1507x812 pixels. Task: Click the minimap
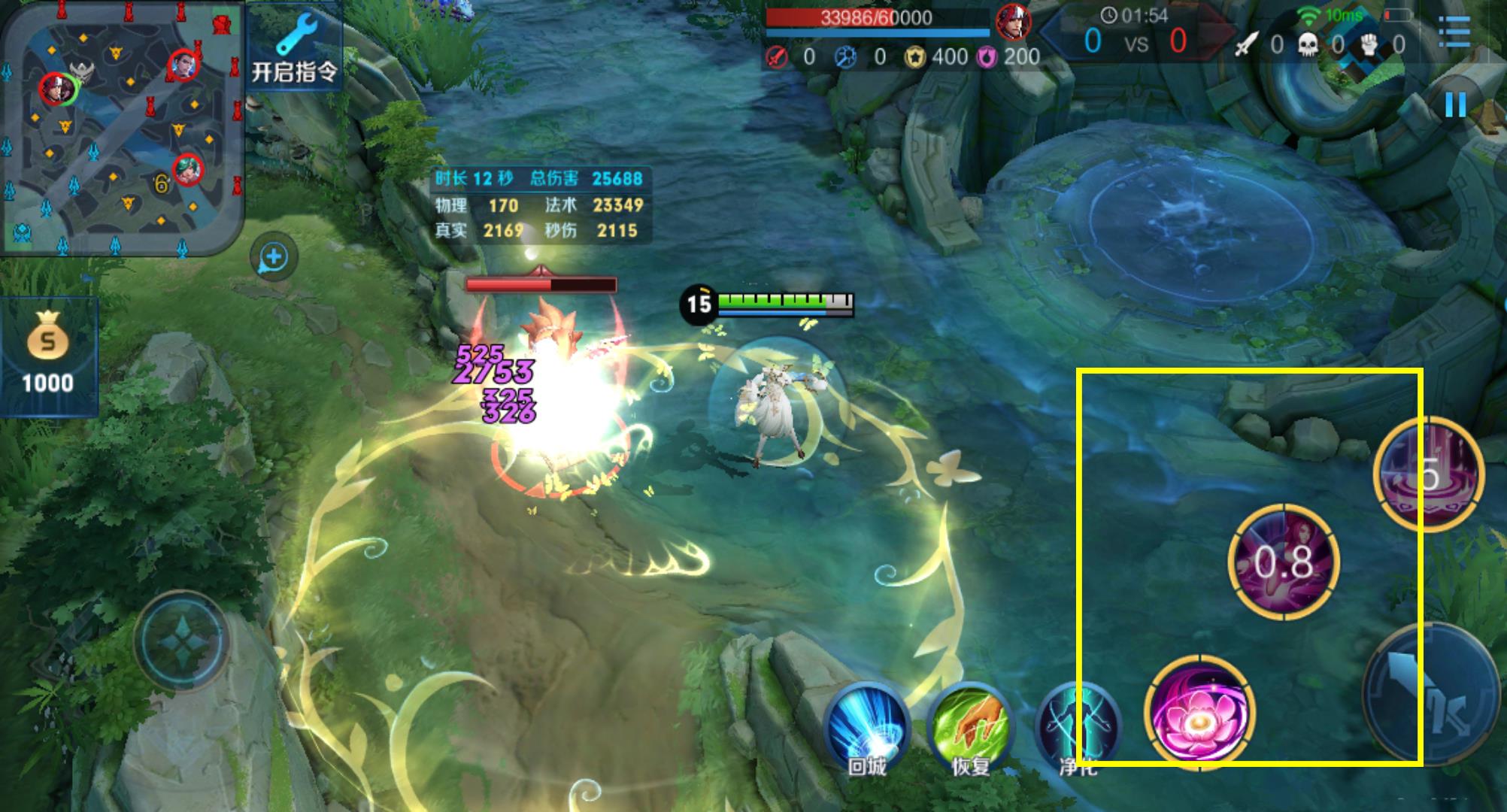coord(122,128)
